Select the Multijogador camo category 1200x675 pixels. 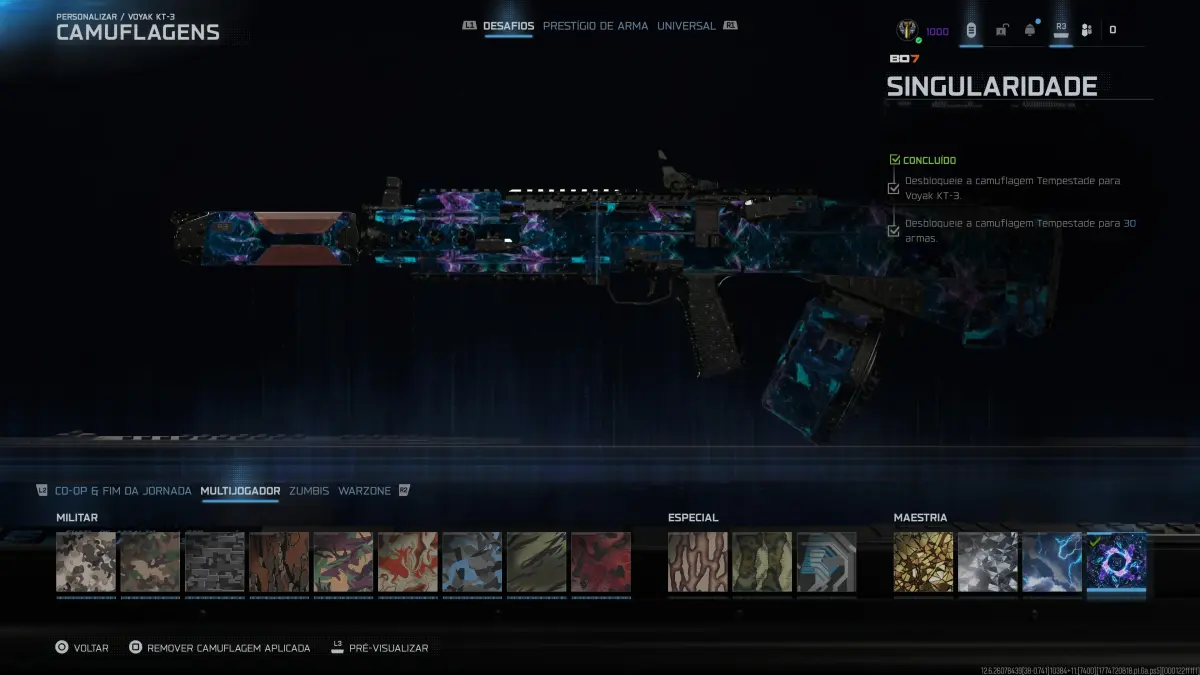(240, 491)
